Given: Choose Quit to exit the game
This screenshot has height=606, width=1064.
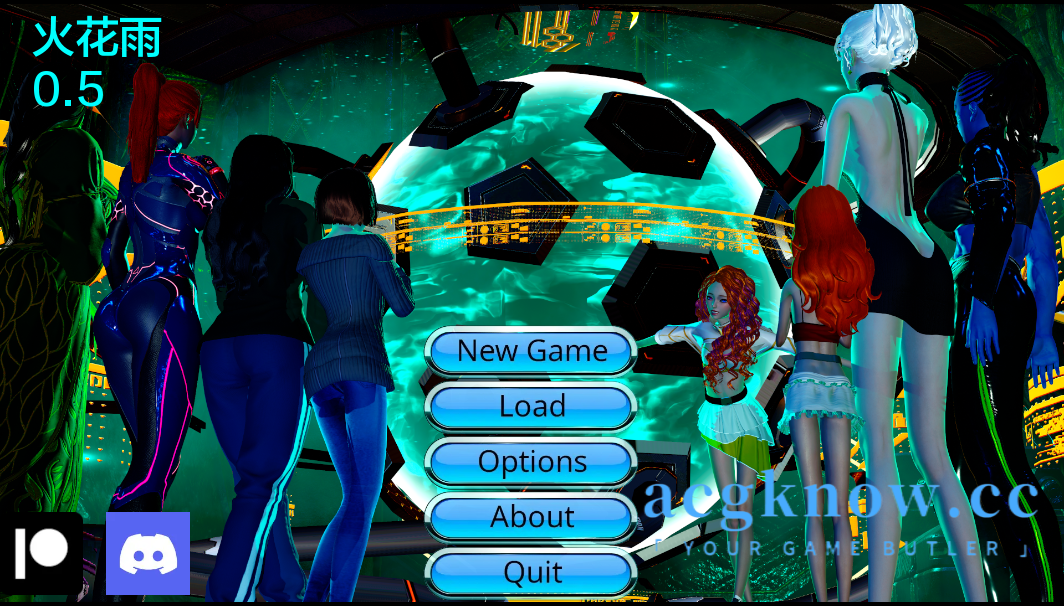Looking at the screenshot, I should (x=531, y=572).
